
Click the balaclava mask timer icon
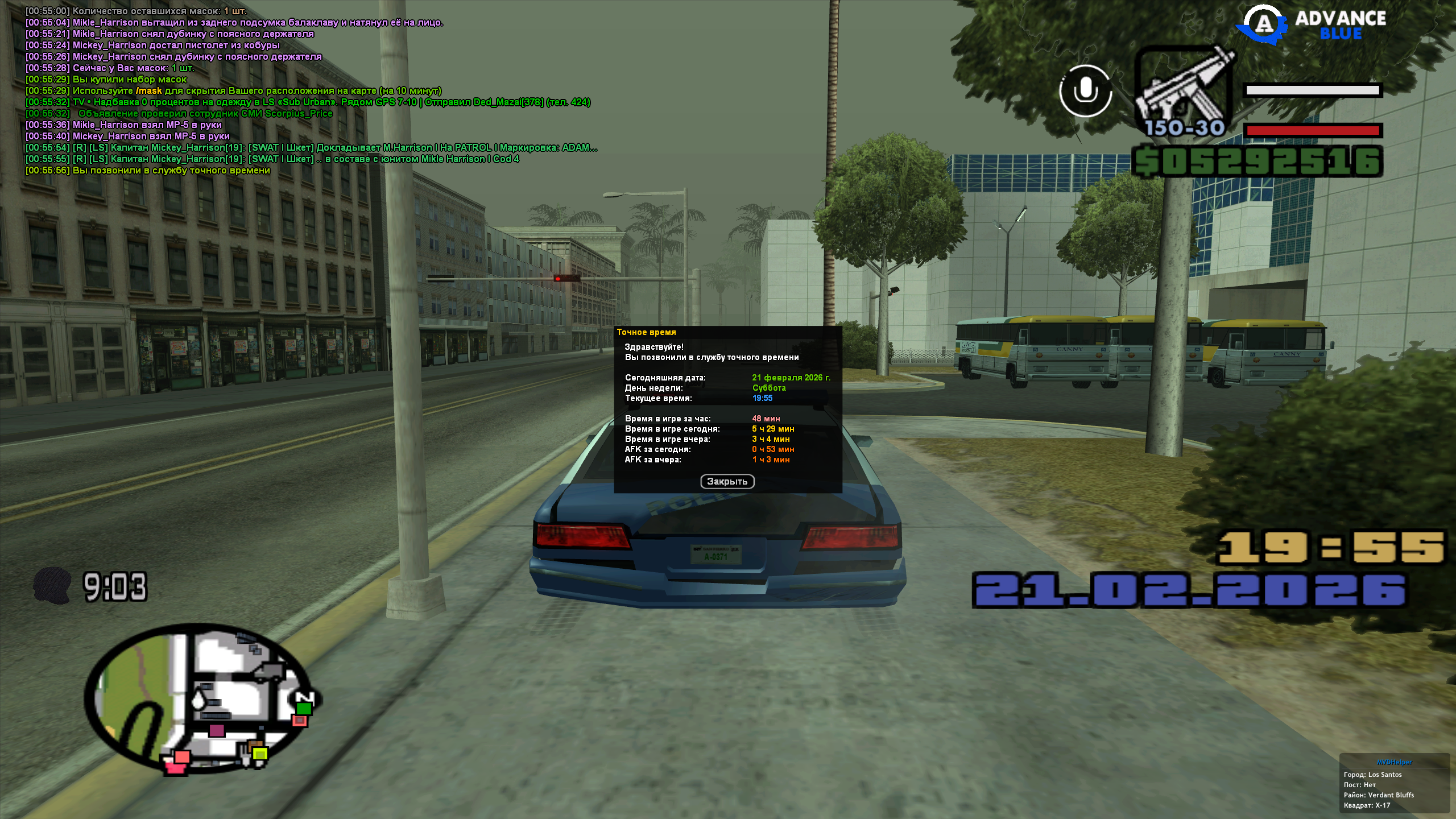tap(52, 586)
